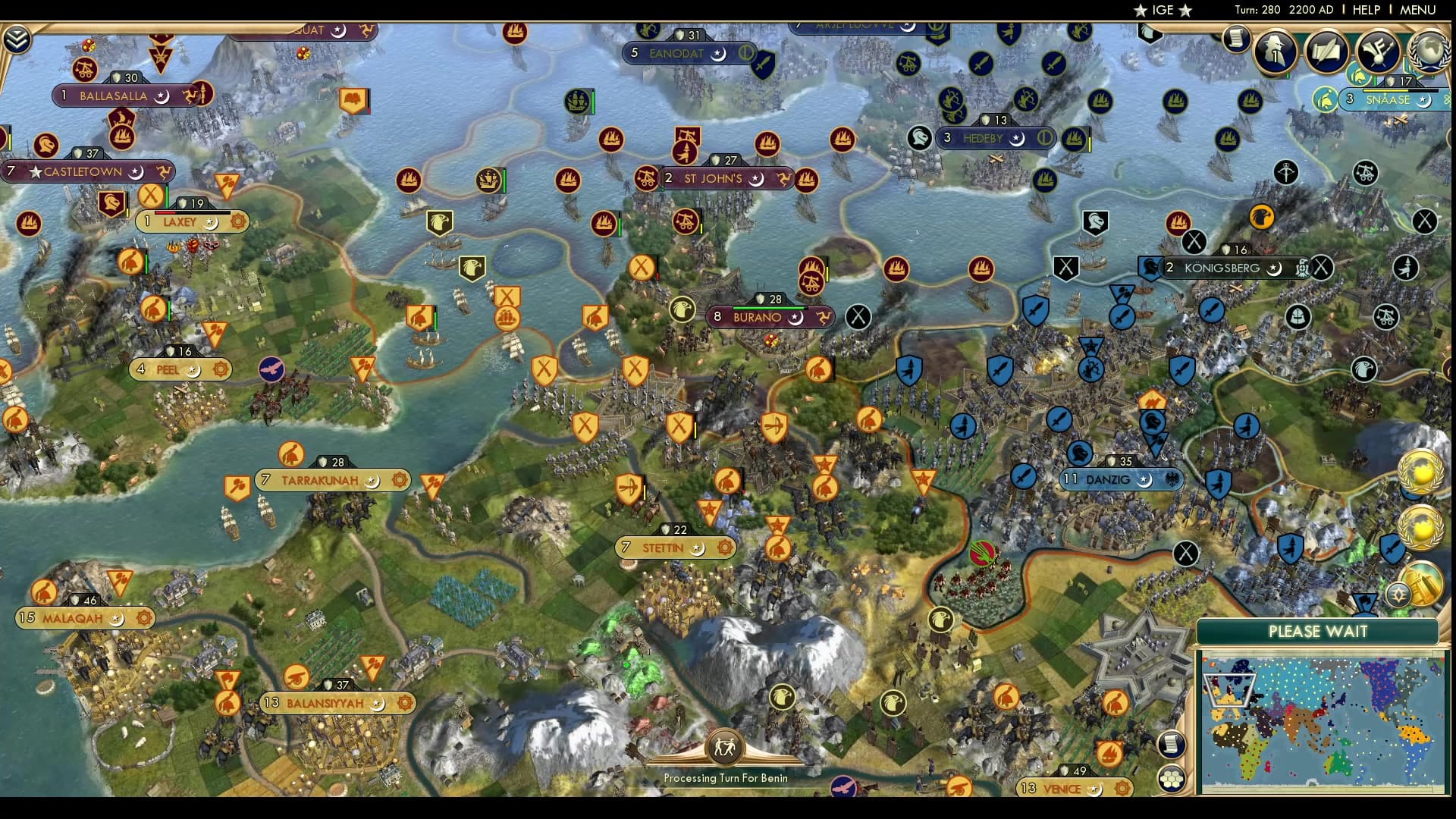
Task: Open the Diplomacy overview scroll-and-quill icon
Action: [x=1327, y=52]
